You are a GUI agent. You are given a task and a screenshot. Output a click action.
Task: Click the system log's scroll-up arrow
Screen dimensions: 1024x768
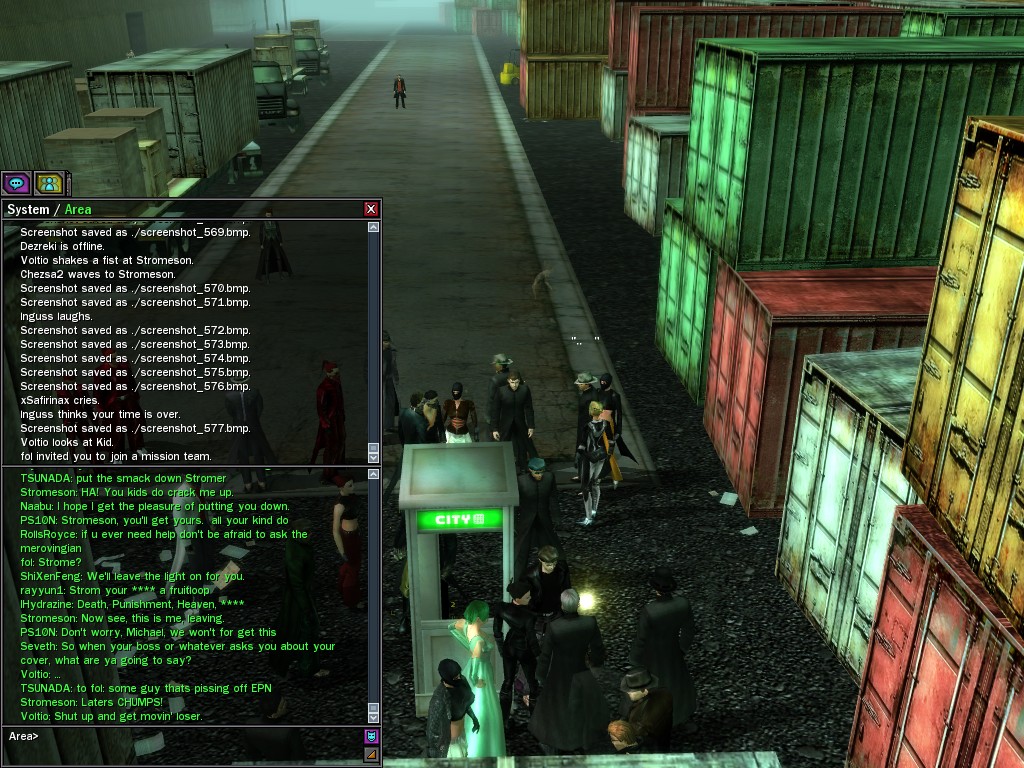pyautogui.click(x=374, y=228)
